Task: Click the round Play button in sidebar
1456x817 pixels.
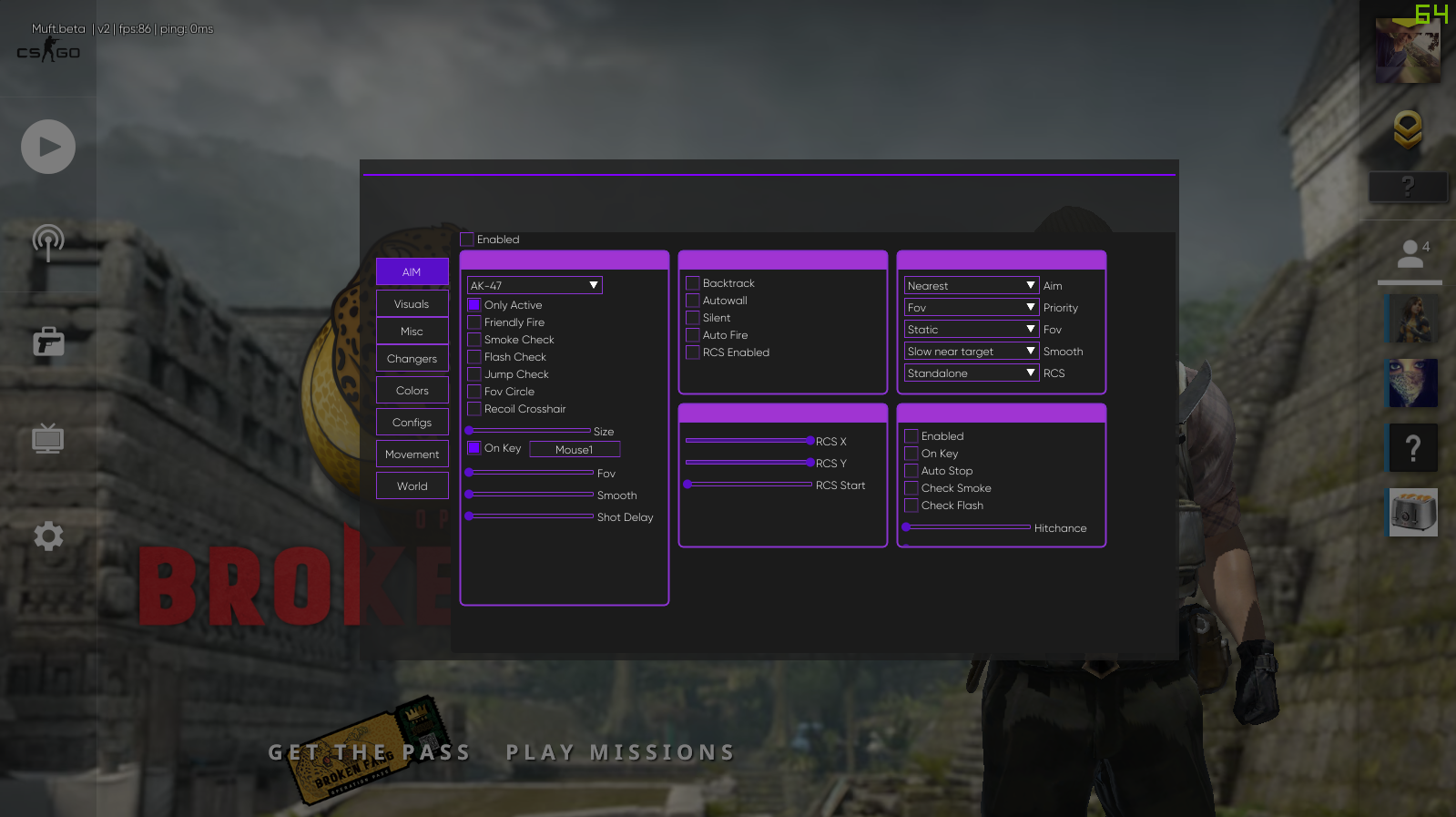Action: pyautogui.click(x=48, y=147)
